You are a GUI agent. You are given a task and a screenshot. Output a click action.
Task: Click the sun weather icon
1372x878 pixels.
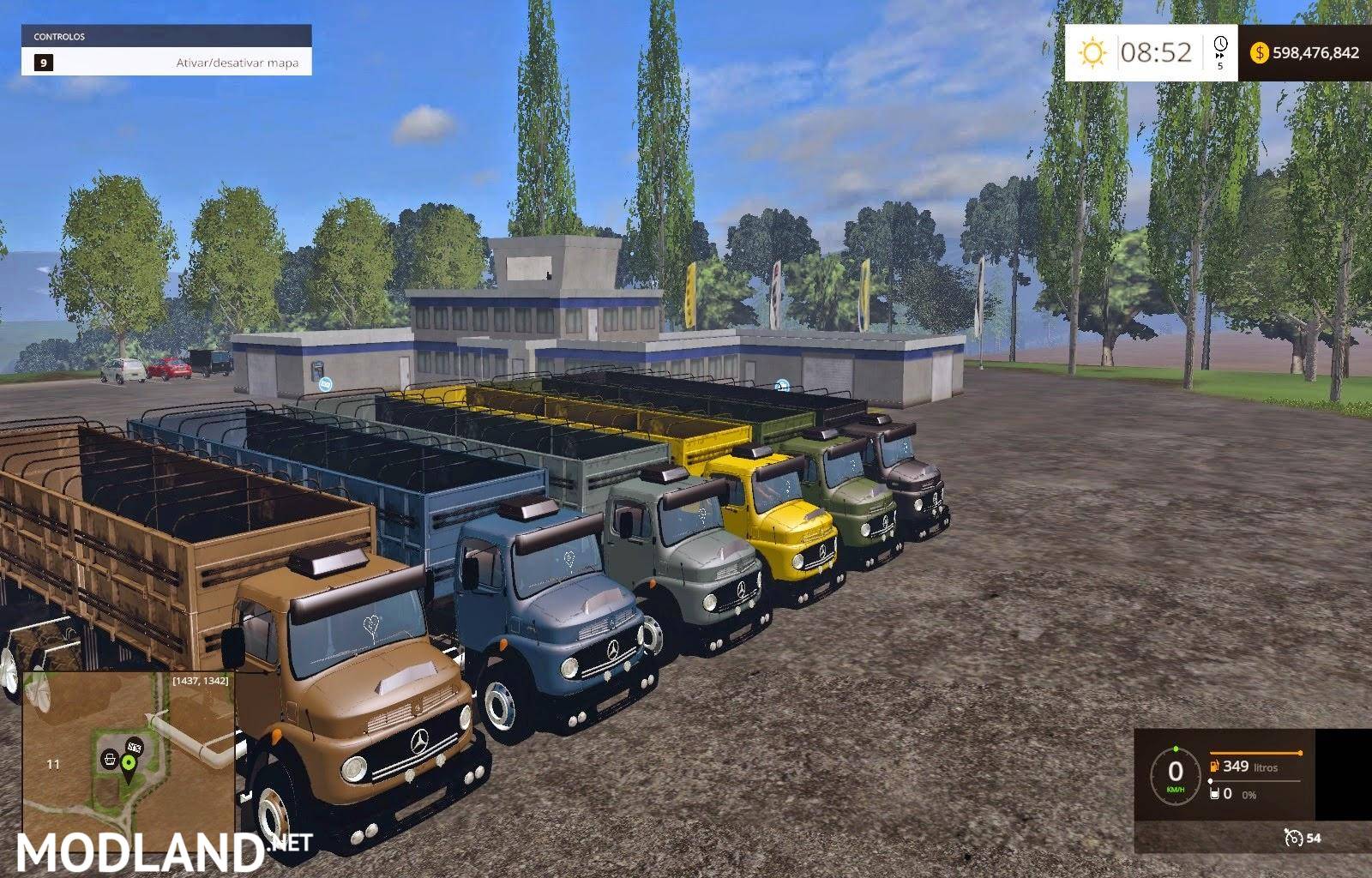click(1092, 51)
